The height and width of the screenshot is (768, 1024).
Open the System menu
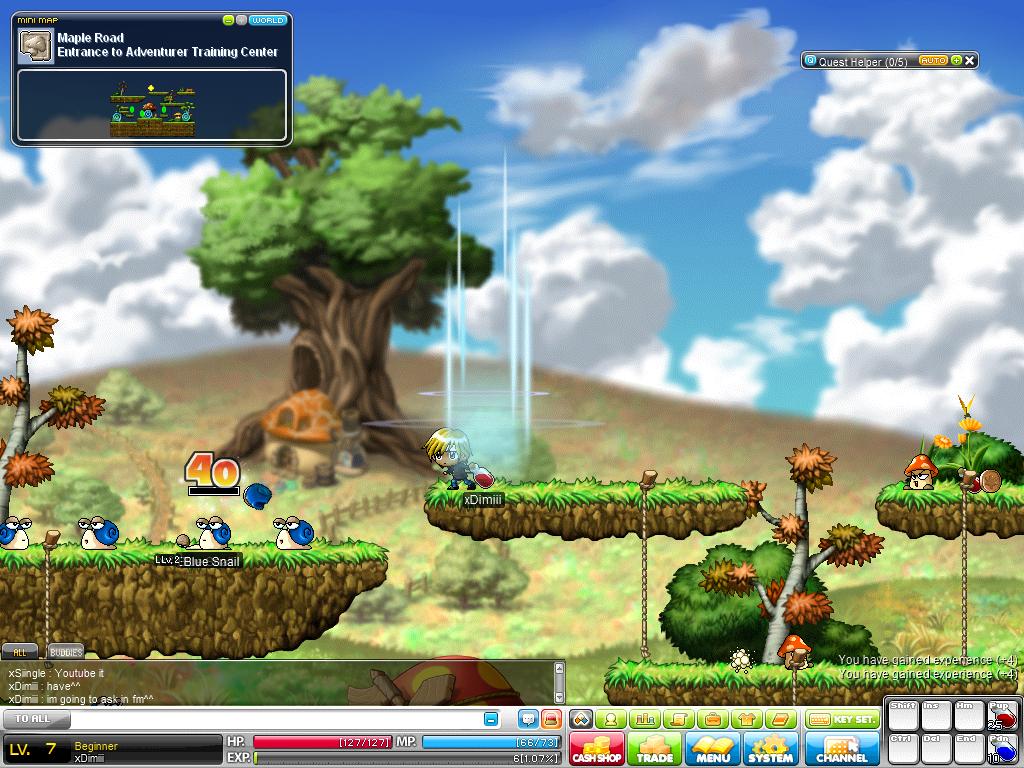tap(770, 748)
